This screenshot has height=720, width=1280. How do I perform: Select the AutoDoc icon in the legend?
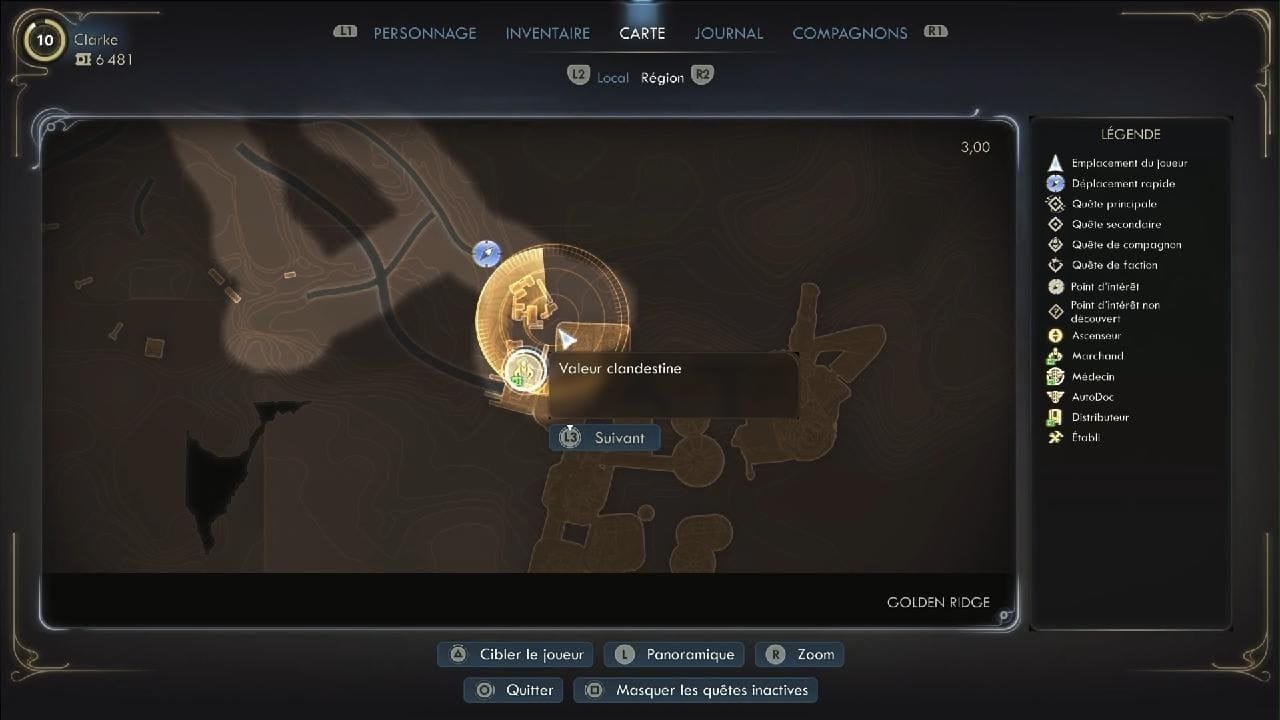point(1057,396)
